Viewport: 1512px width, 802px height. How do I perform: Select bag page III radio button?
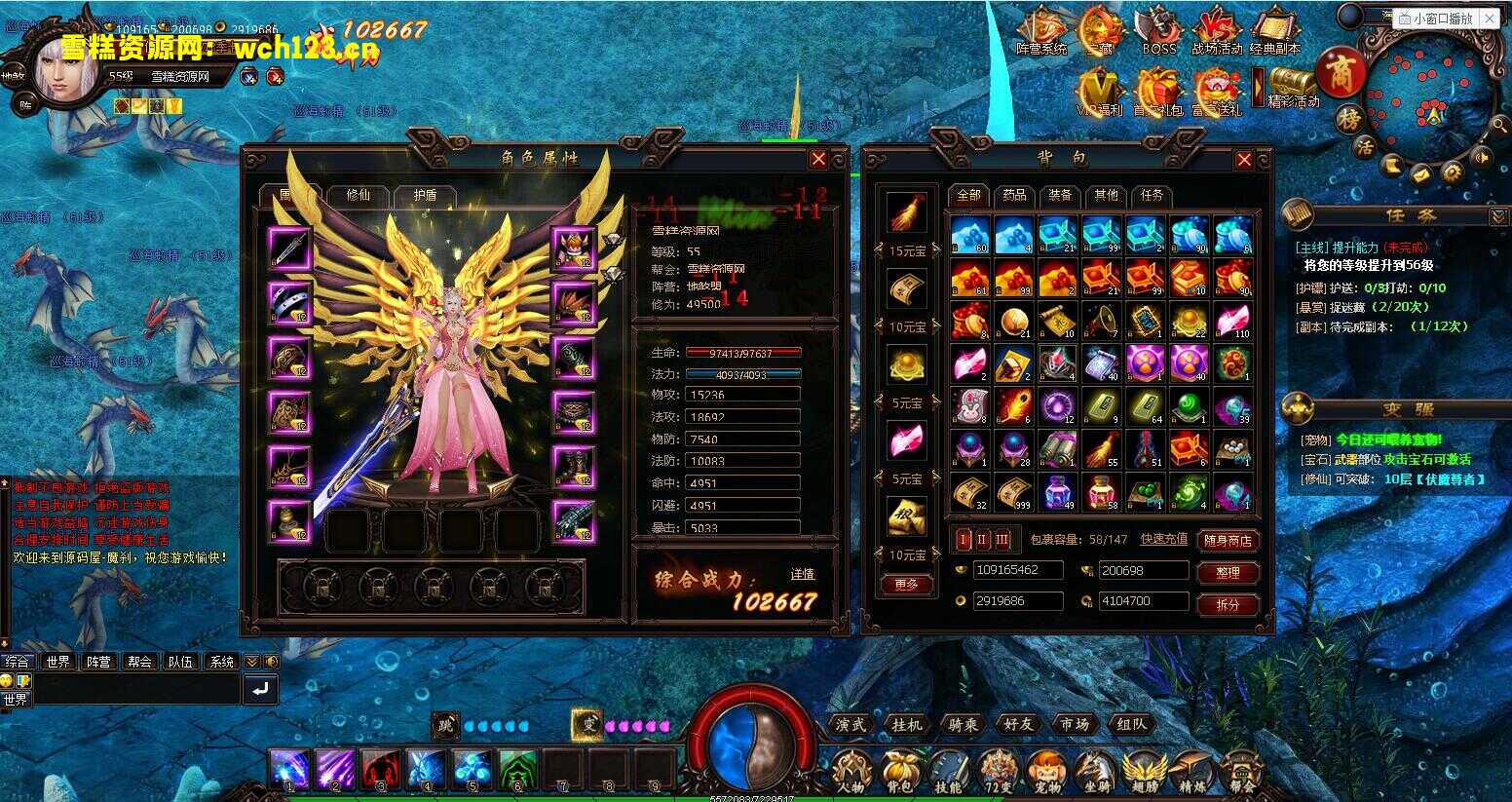pos(1003,539)
